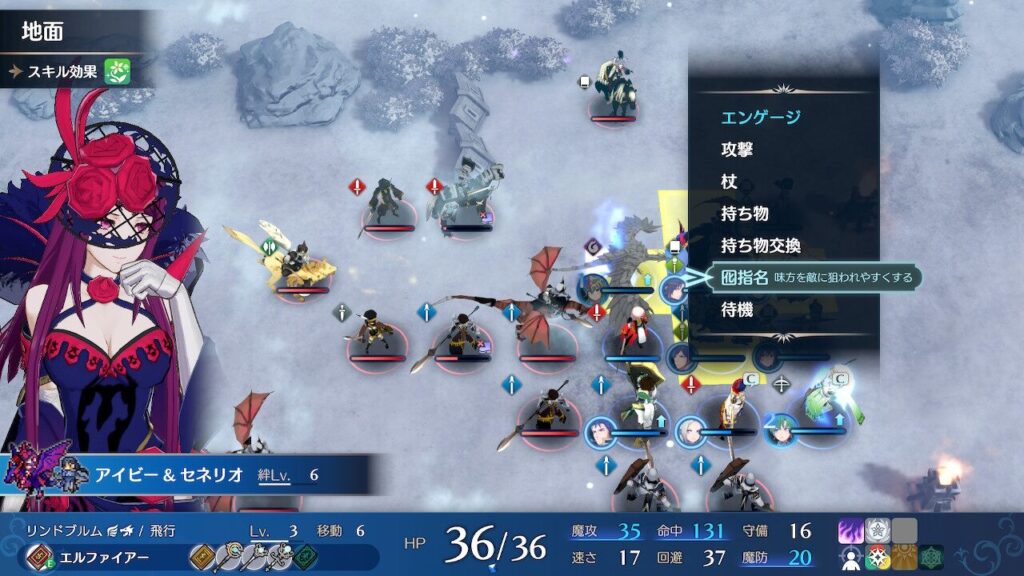The height and width of the screenshot is (576, 1024).
Task: Click the purple flame skill icon
Action: coord(851,531)
